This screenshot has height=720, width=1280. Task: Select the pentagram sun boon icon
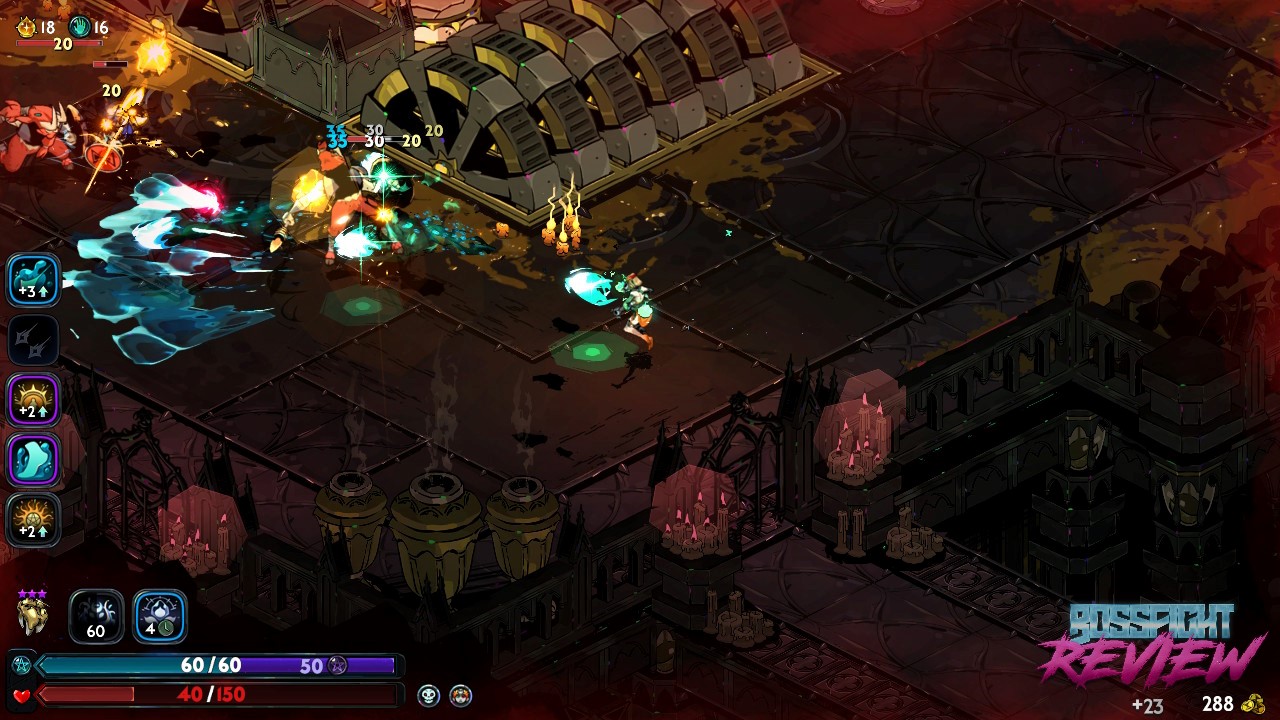(x=34, y=520)
